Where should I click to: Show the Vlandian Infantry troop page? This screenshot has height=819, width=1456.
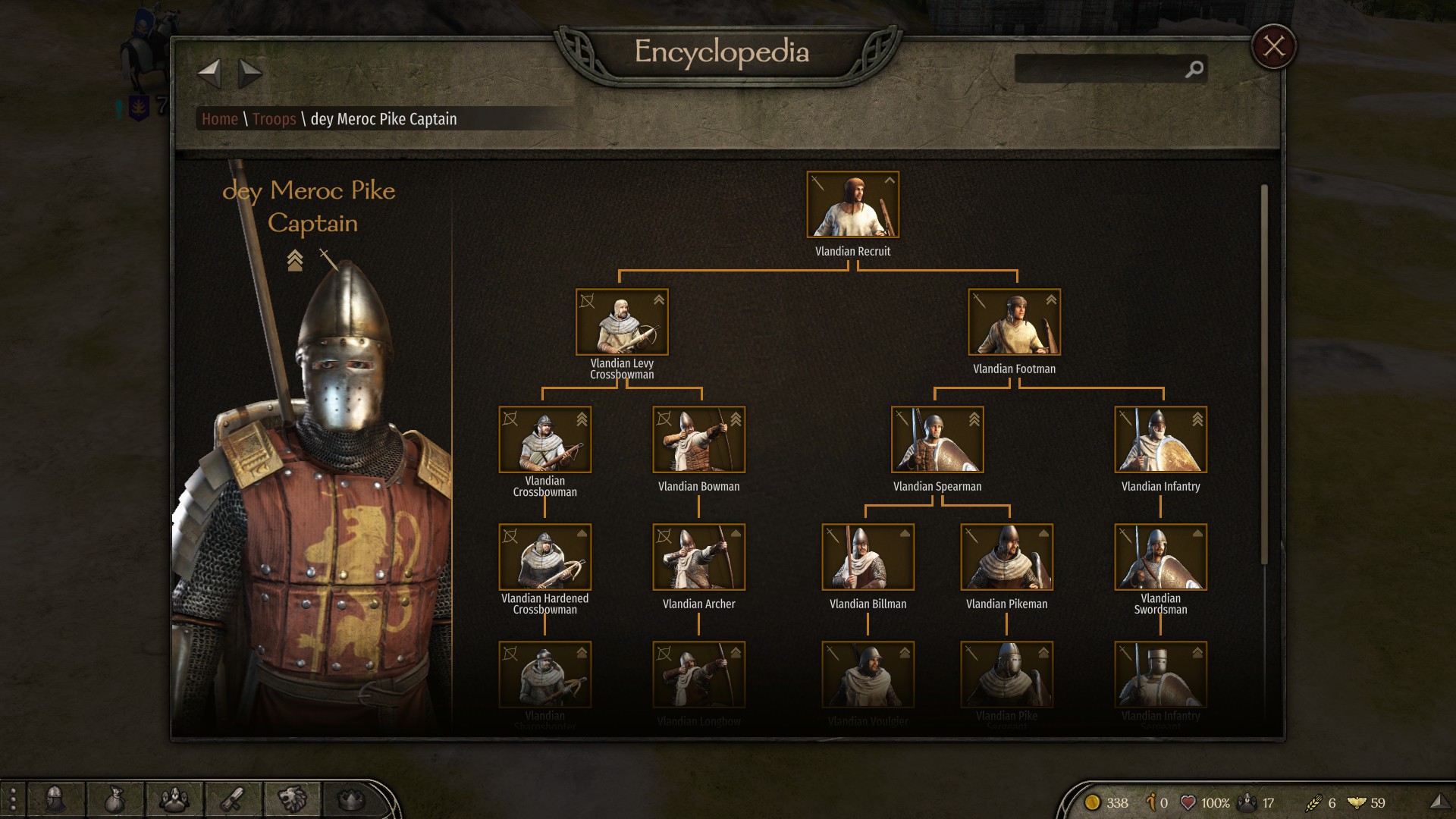point(1160,440)
